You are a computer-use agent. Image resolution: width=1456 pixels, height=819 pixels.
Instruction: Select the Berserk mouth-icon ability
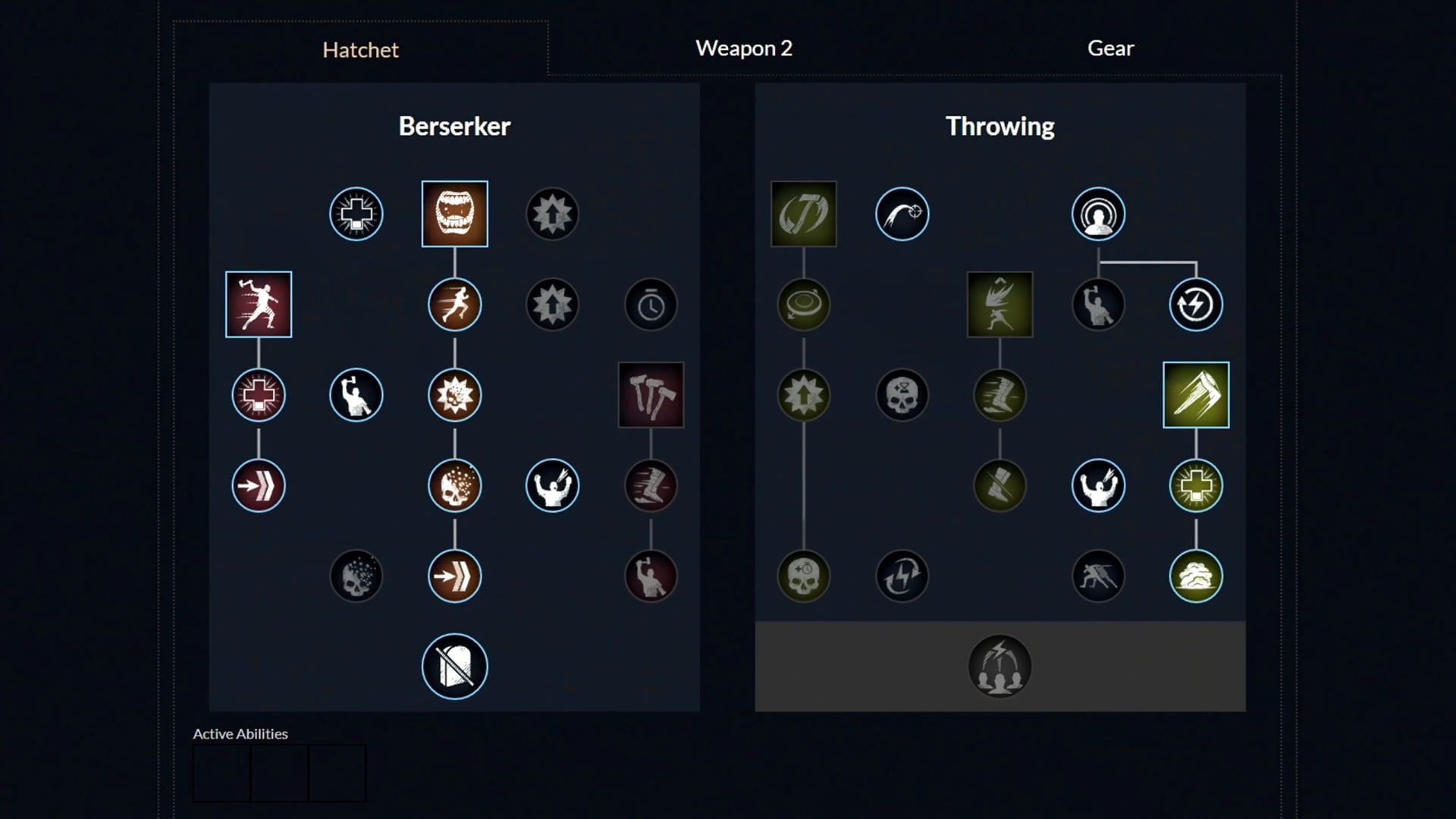(454, 214)
